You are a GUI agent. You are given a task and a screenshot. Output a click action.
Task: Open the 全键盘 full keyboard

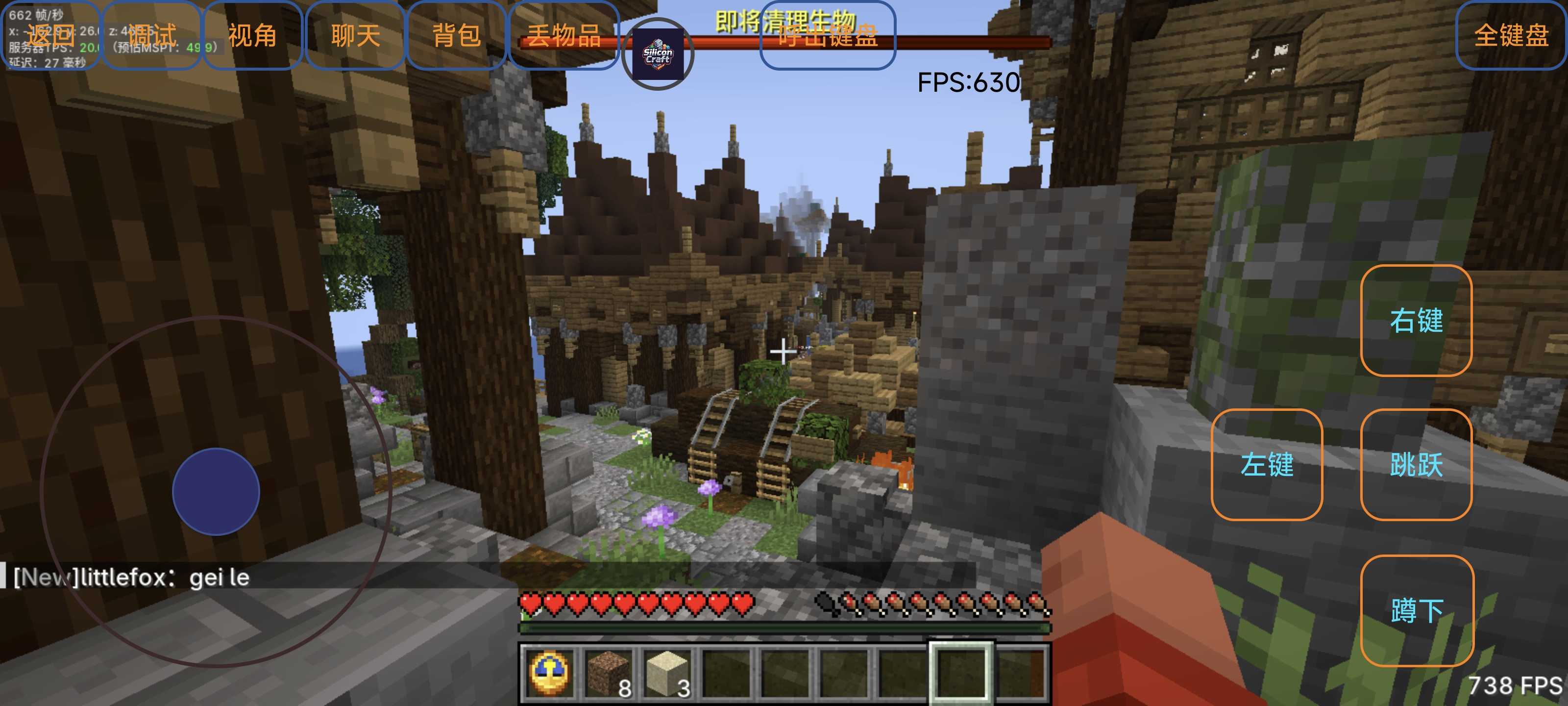point(1511,35)
